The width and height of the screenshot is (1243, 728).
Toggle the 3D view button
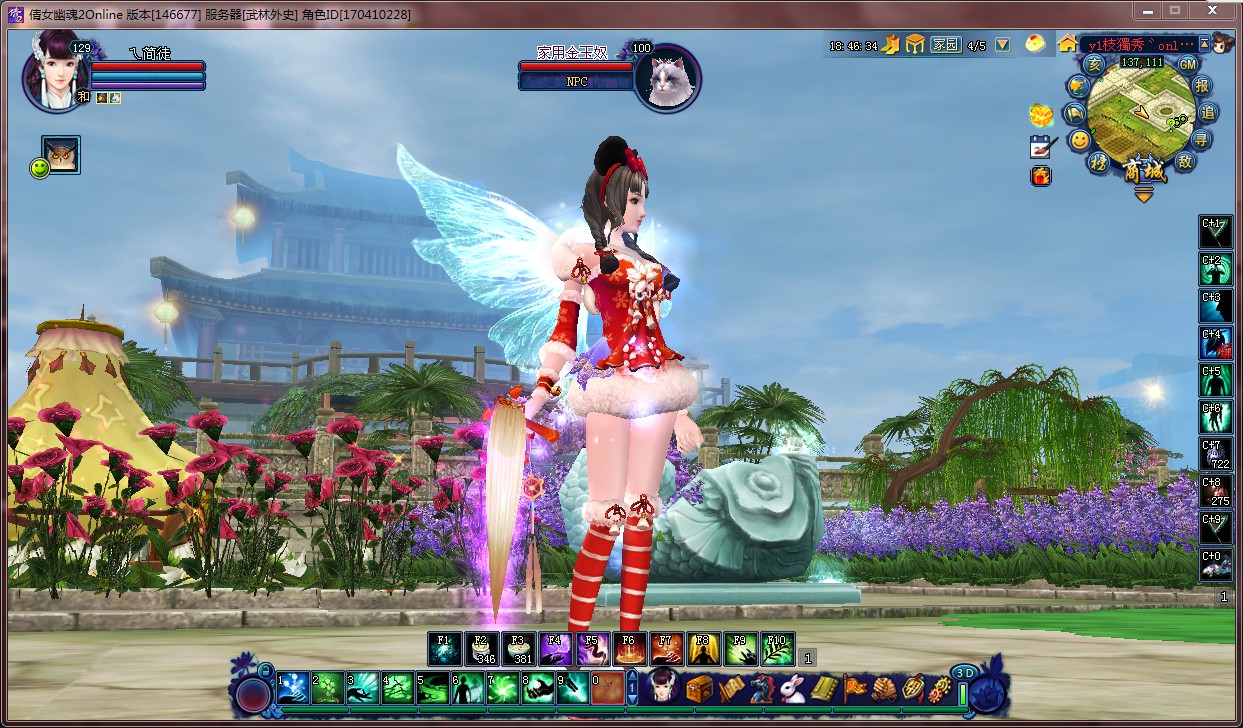(x=963, y=673)
